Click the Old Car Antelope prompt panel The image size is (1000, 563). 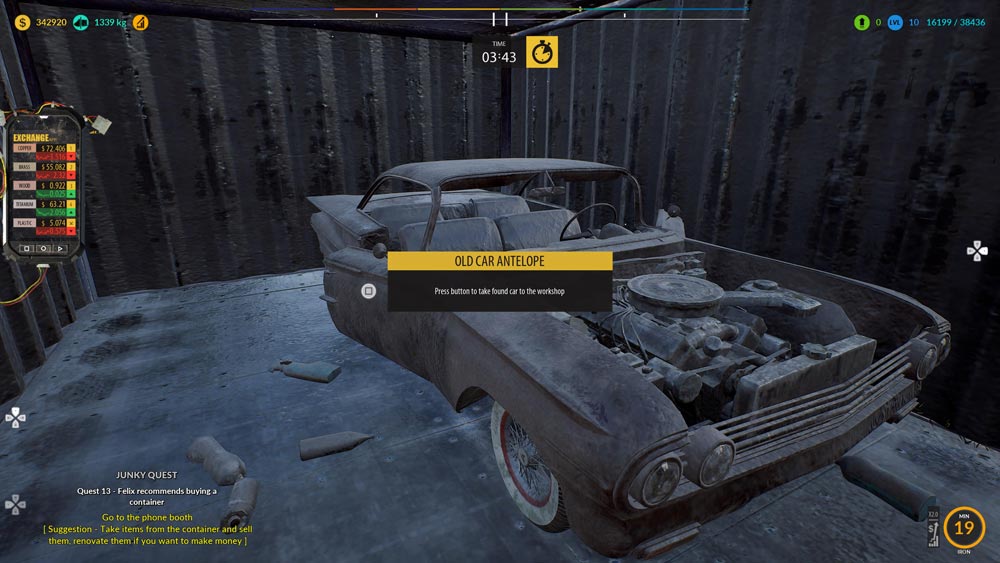pyautogui.click(x=499, y=281)
